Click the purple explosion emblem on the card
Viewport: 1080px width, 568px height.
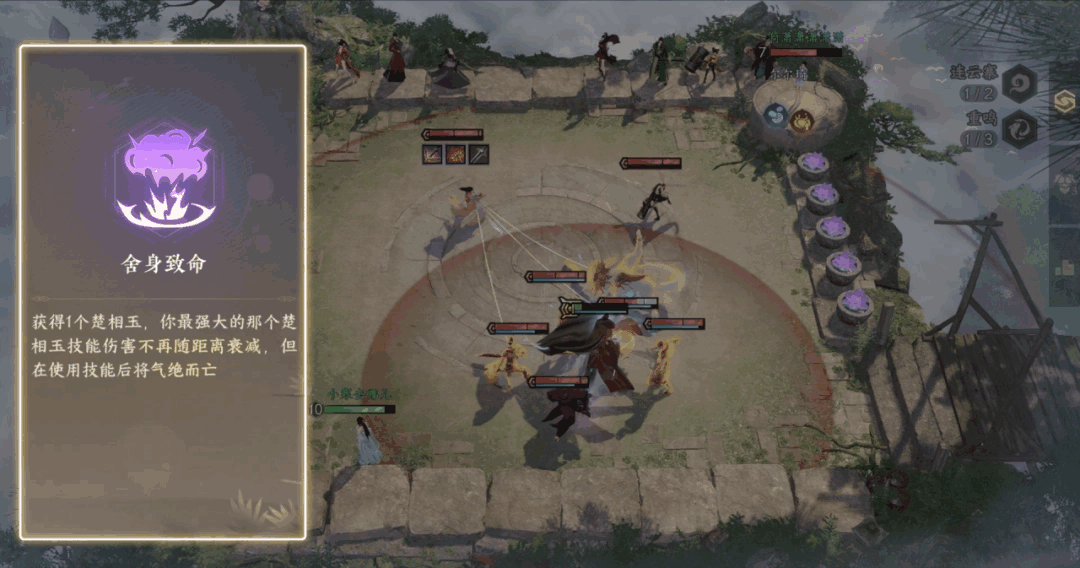[163, 177]
